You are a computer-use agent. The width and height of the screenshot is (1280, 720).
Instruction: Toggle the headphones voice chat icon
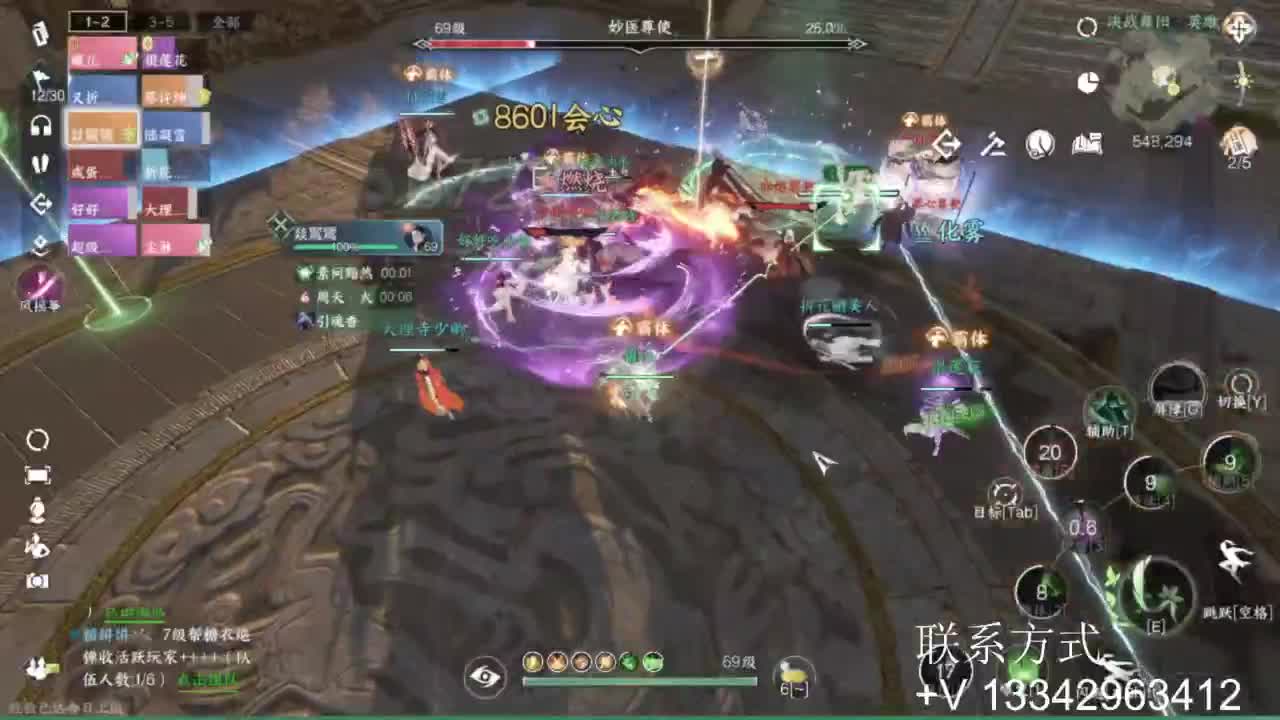coord(40,125)
